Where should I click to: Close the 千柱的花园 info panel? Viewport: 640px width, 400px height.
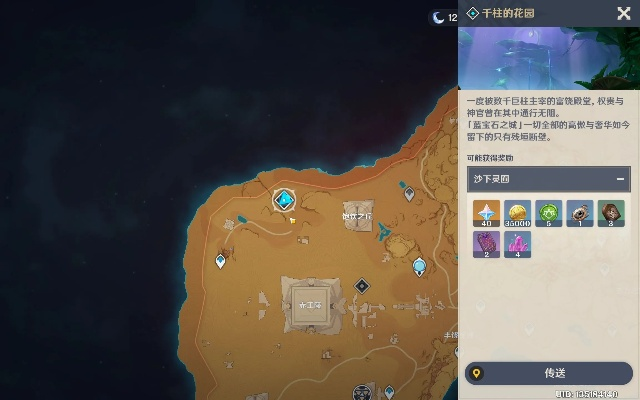[624, 13]
